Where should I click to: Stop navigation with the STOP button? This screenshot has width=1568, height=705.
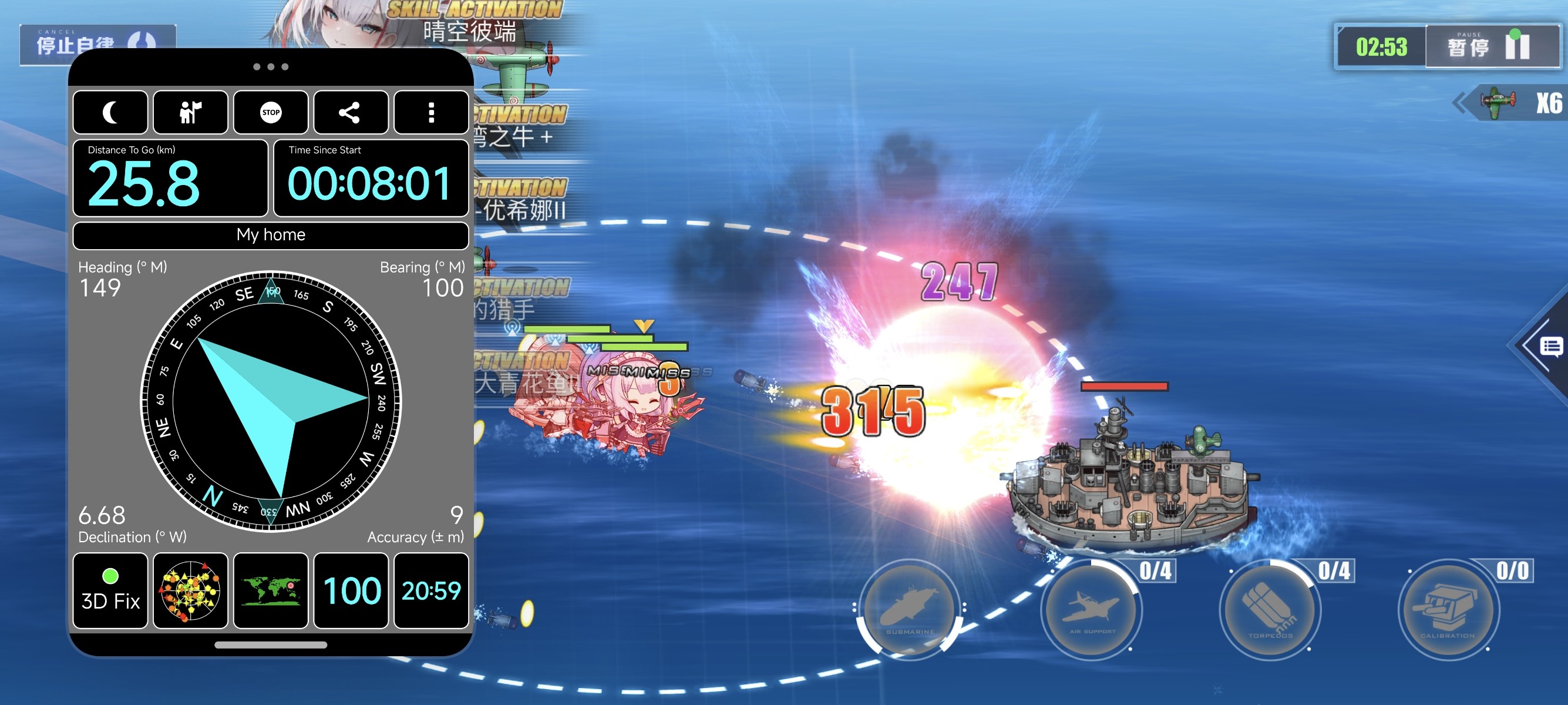point(271,113)
